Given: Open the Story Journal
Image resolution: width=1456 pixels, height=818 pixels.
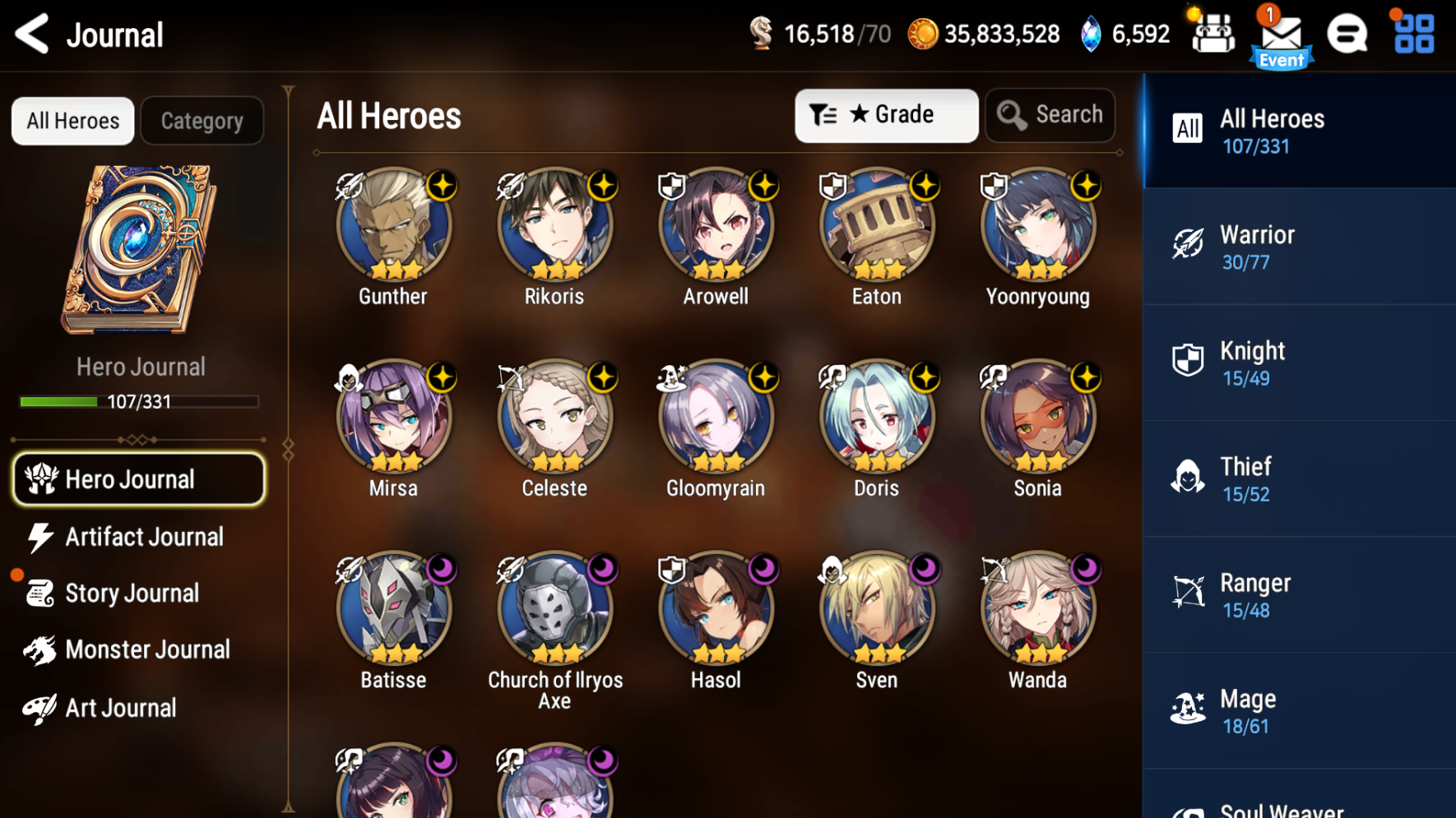Looking at the screenshot, I should pyautogui.click(x=138, y=593).
